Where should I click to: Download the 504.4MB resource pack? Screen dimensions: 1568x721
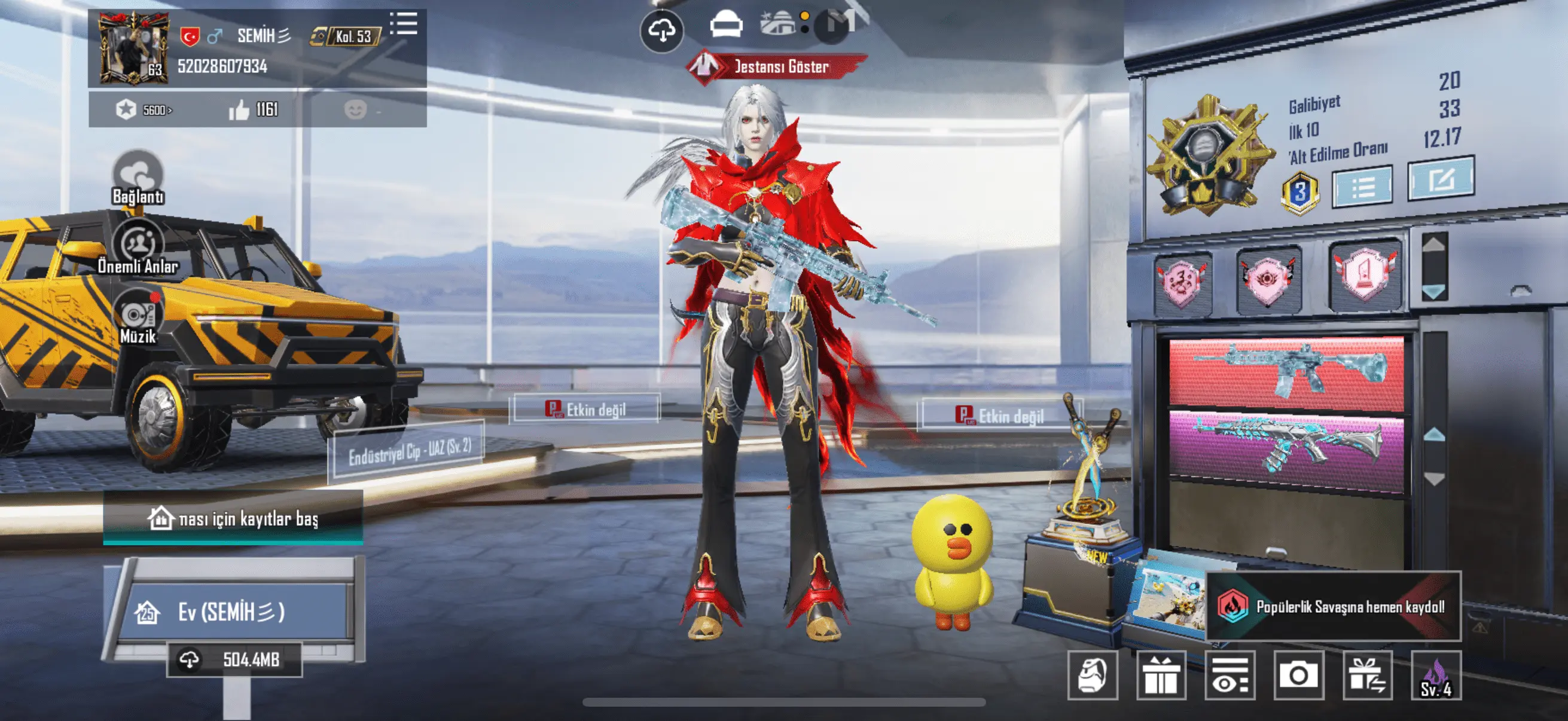[x=234, y=659]
